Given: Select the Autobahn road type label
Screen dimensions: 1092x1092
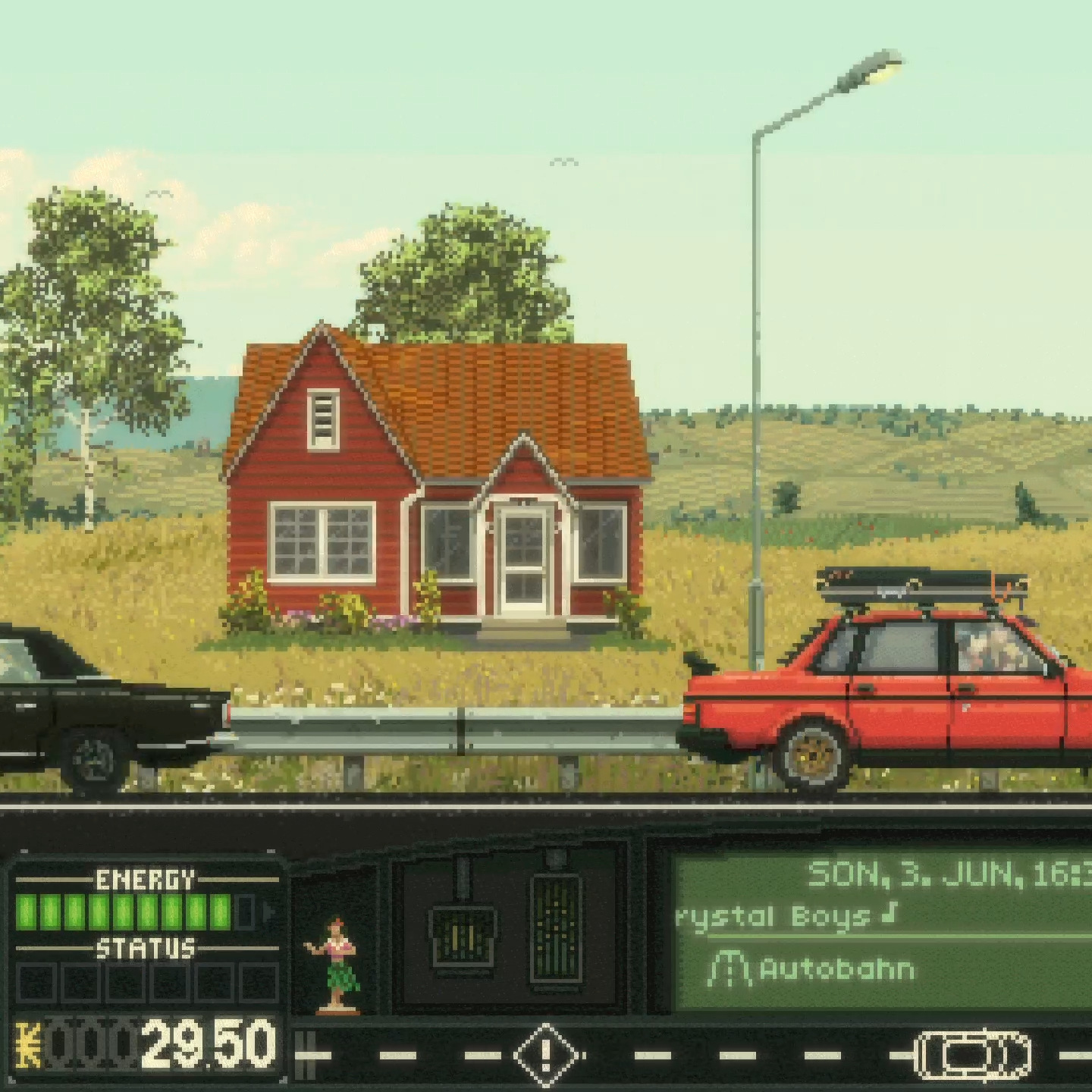Looking at the screenshot, I should pos(836,969).
